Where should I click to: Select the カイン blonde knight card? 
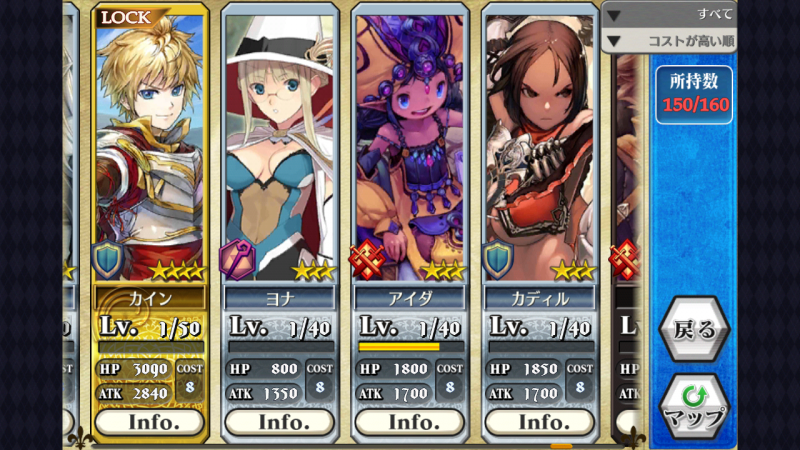pos(150,150)
